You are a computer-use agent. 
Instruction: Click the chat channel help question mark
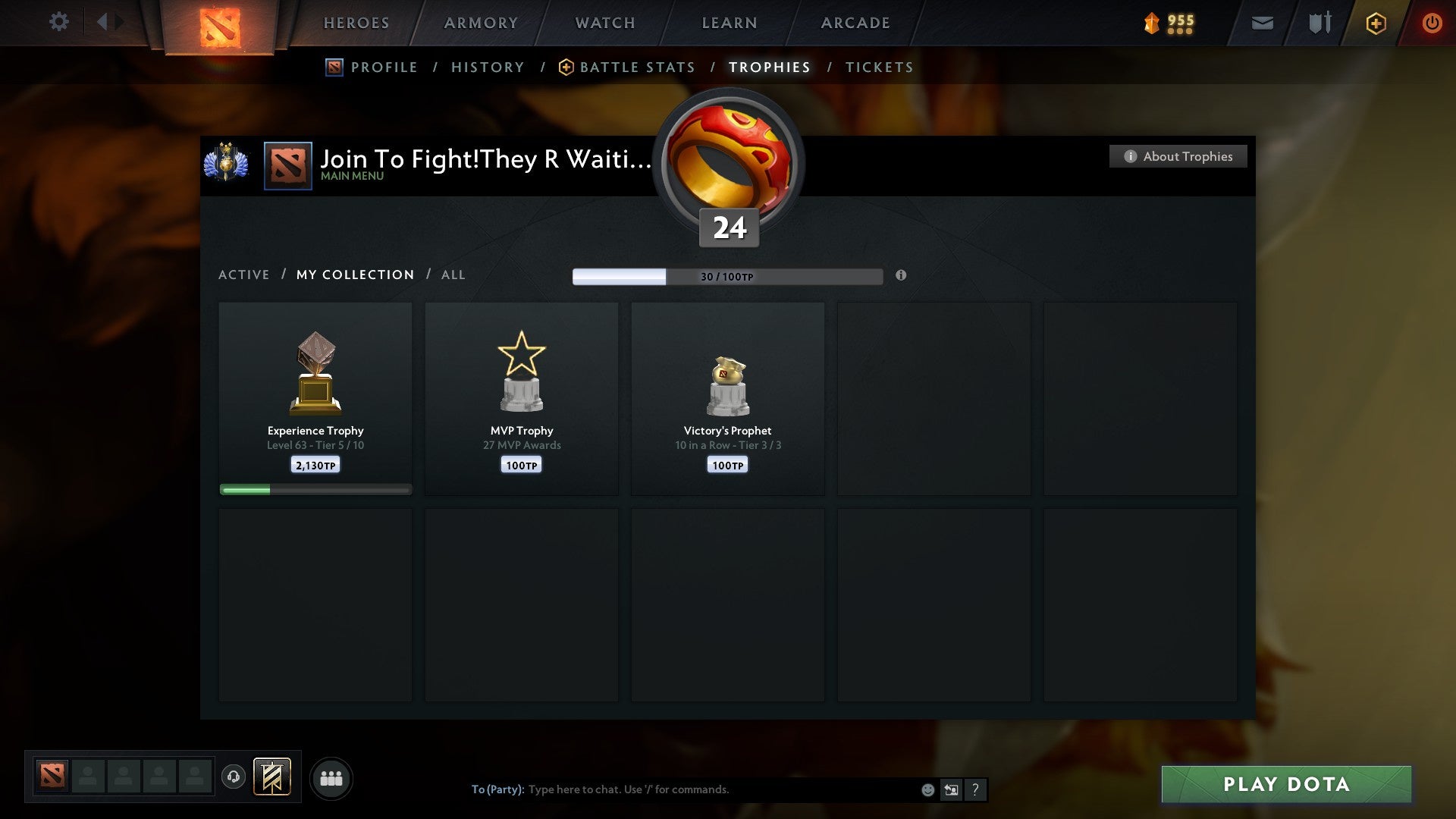click(x=975, y=789)
